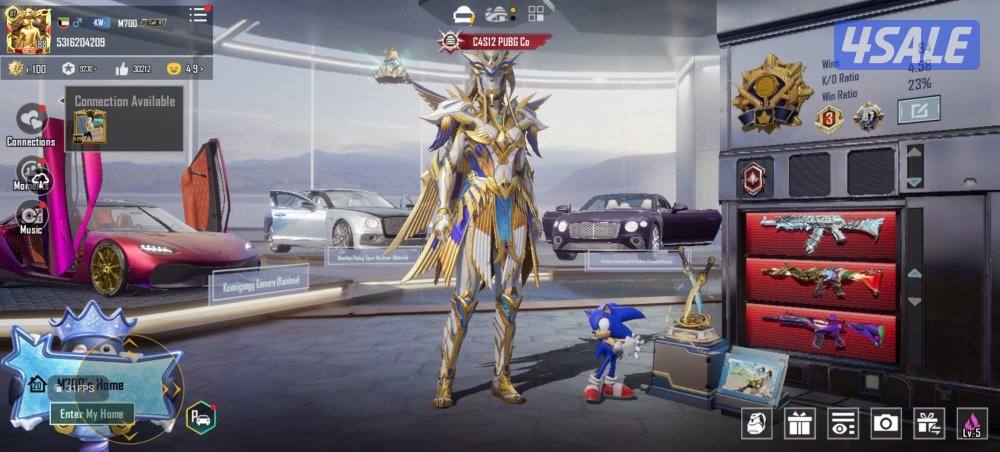1000x452 pixels.
Task: Switch to the helmet outfit tab
Action: coord(463,14)
